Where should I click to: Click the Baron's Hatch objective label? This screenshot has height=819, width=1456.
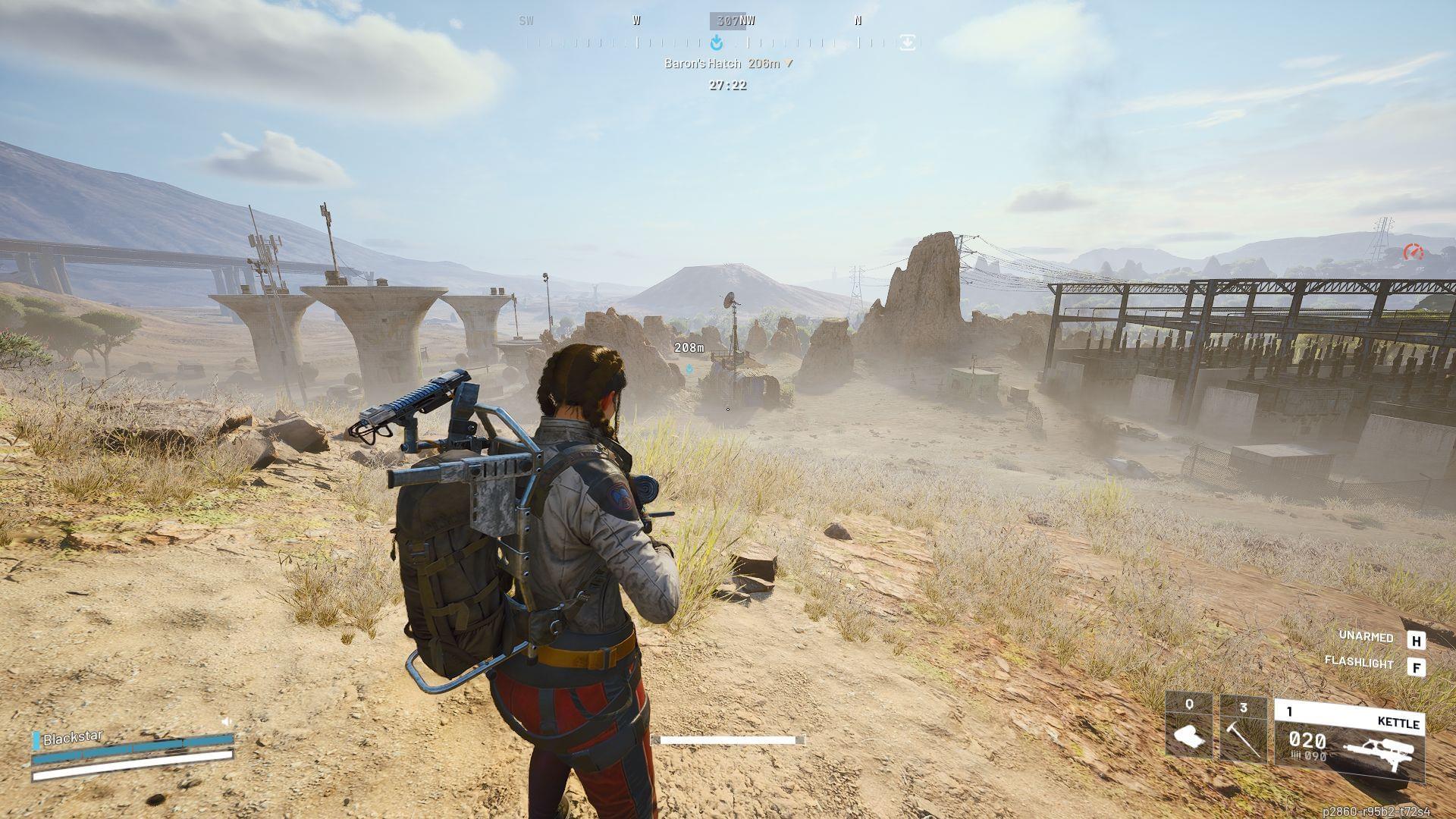701,64
